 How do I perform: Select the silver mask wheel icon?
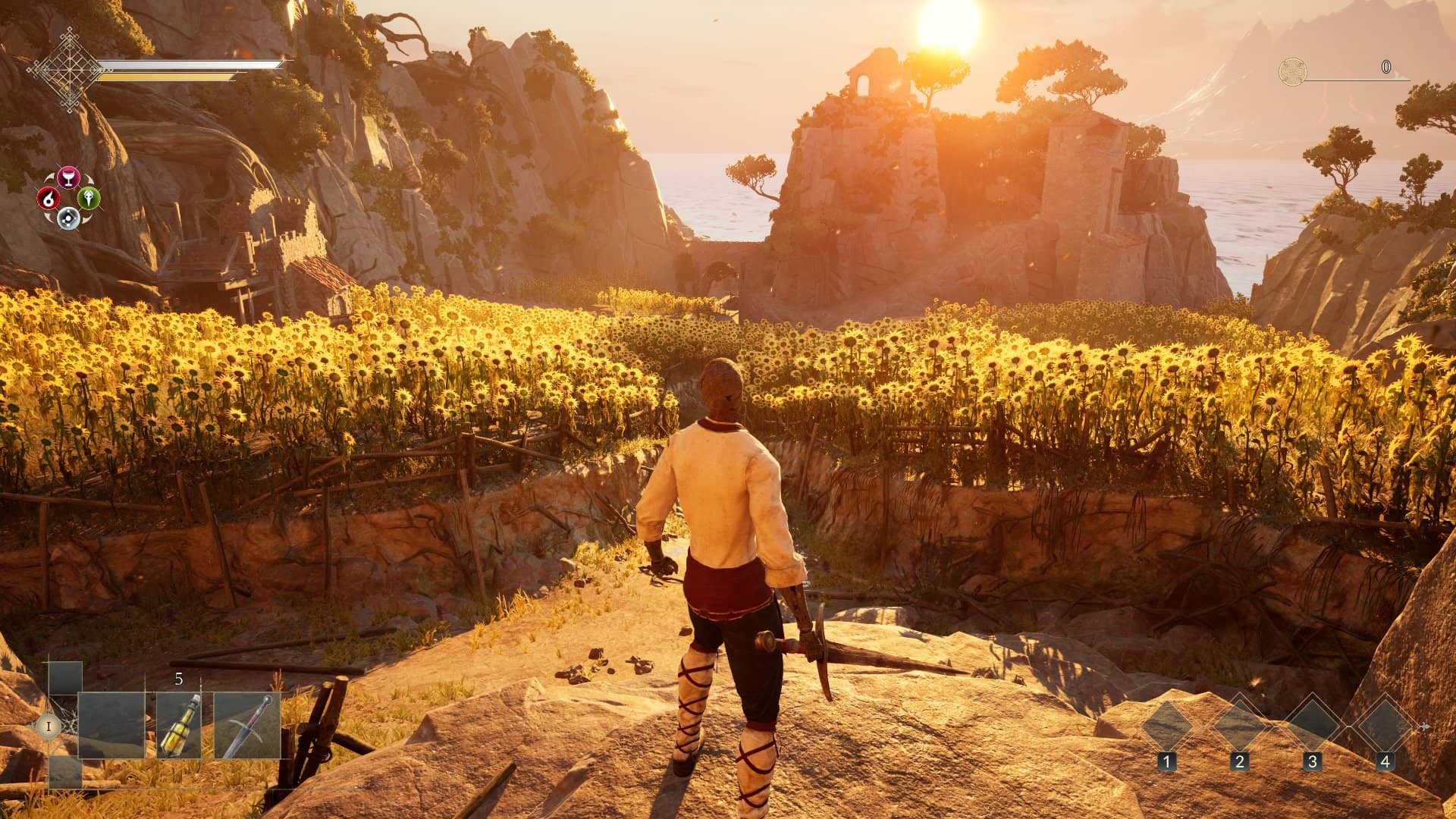pyautogui.click(x=67, y=219)
